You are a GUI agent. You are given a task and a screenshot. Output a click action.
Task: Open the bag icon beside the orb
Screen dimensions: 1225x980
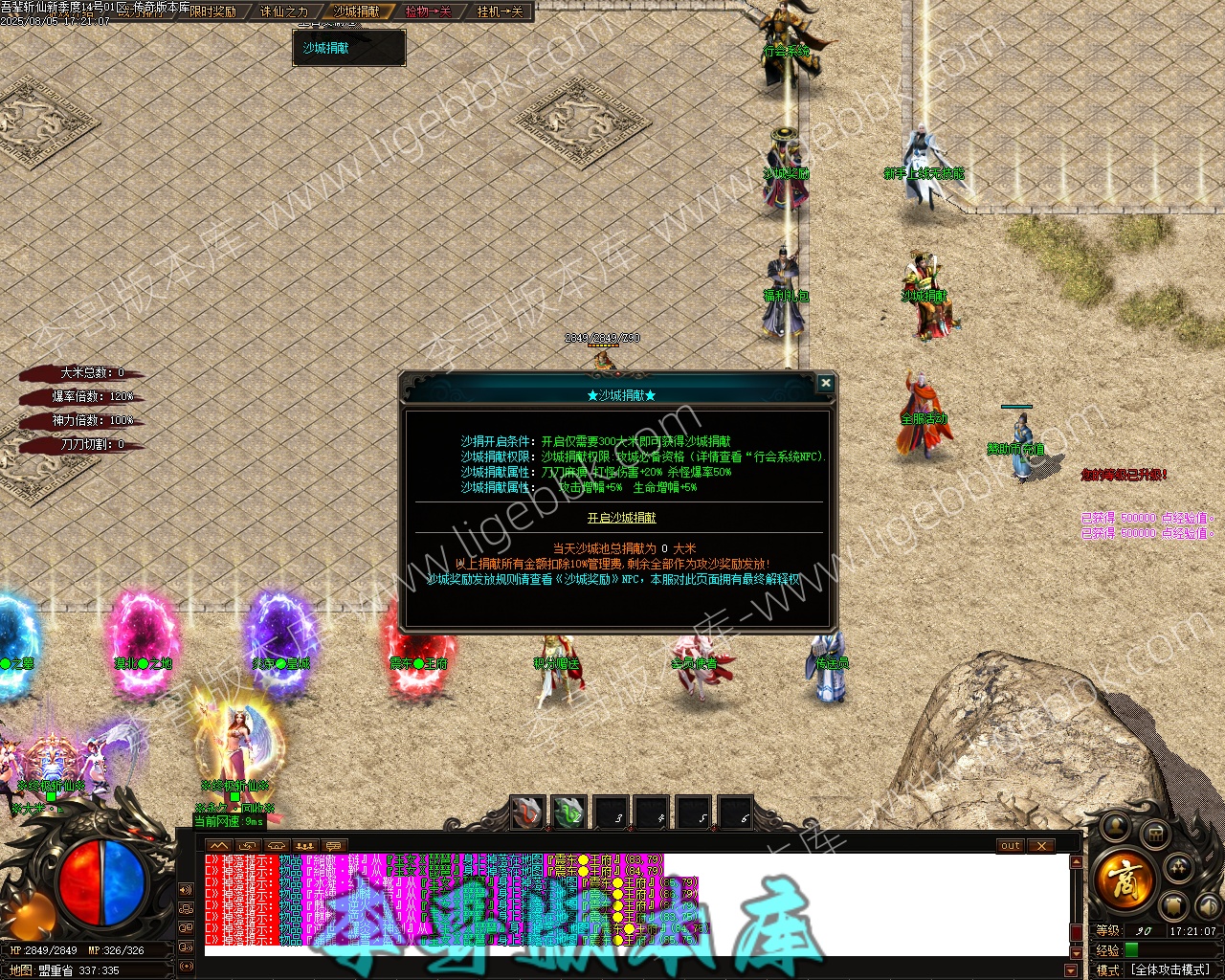(1155, 835)
